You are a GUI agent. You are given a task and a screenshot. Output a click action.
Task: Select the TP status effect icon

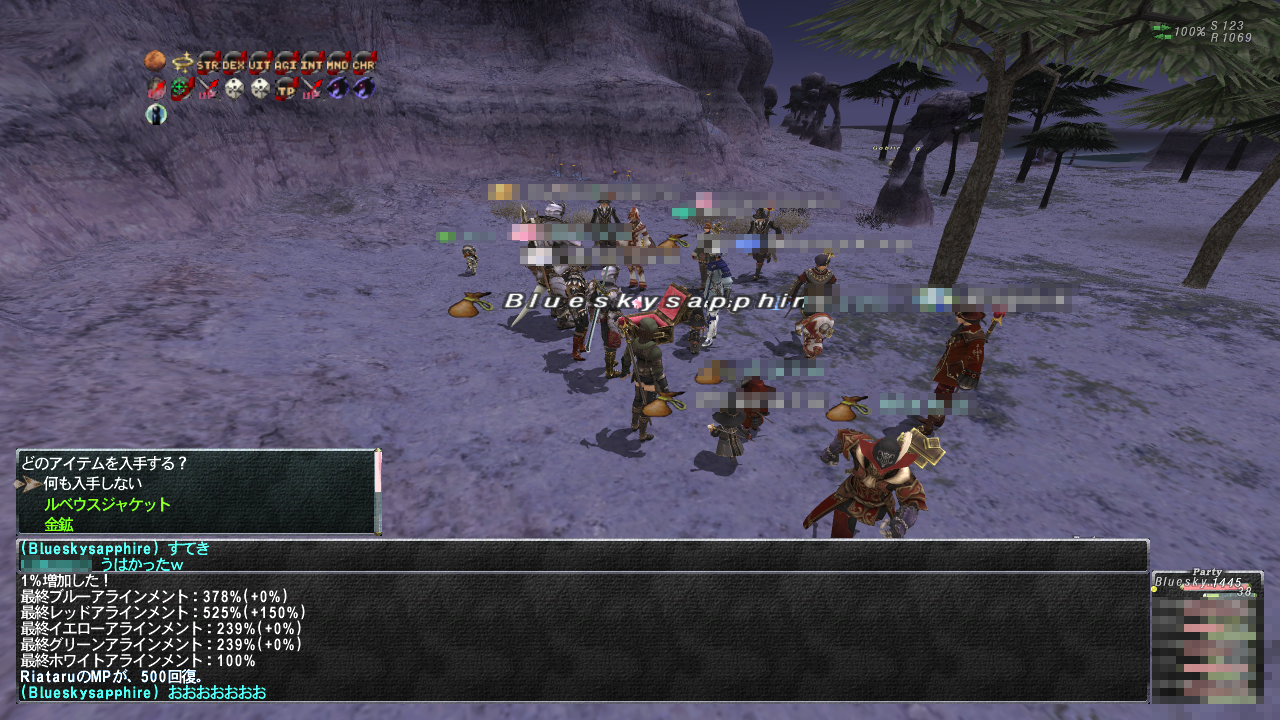tap(286, 89)
